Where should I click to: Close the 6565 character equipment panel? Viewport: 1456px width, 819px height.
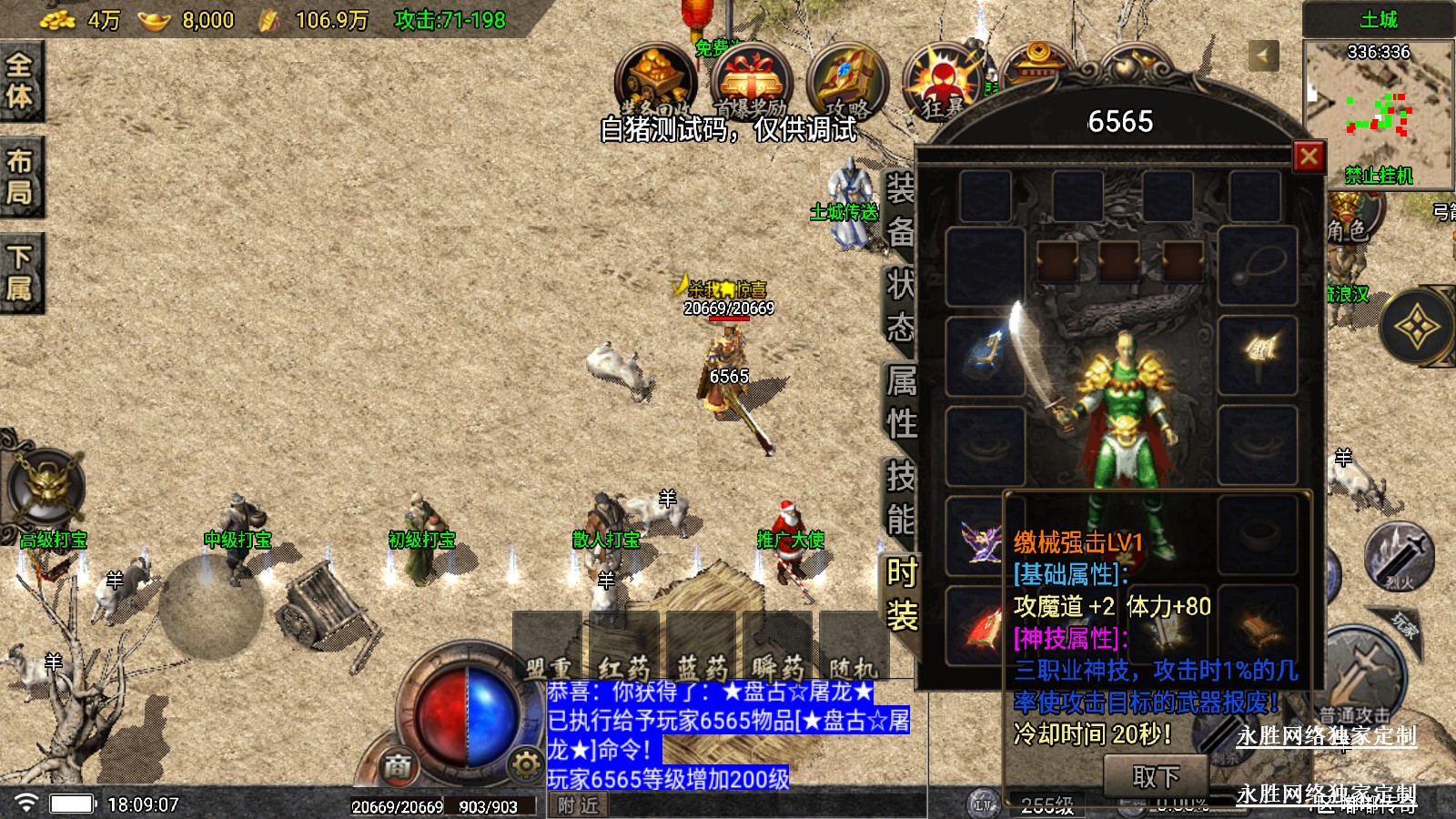click(x=1309, y=157)
